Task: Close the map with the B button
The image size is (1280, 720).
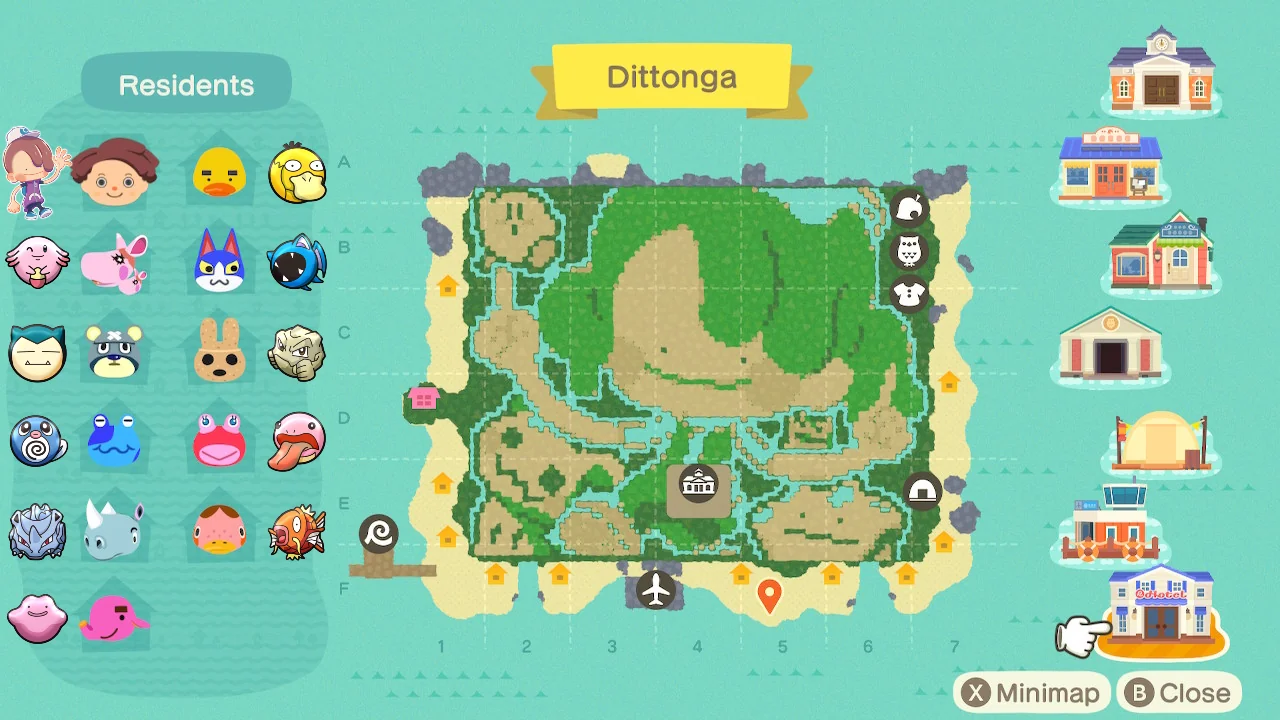Action: click(x=1176, y=692)
